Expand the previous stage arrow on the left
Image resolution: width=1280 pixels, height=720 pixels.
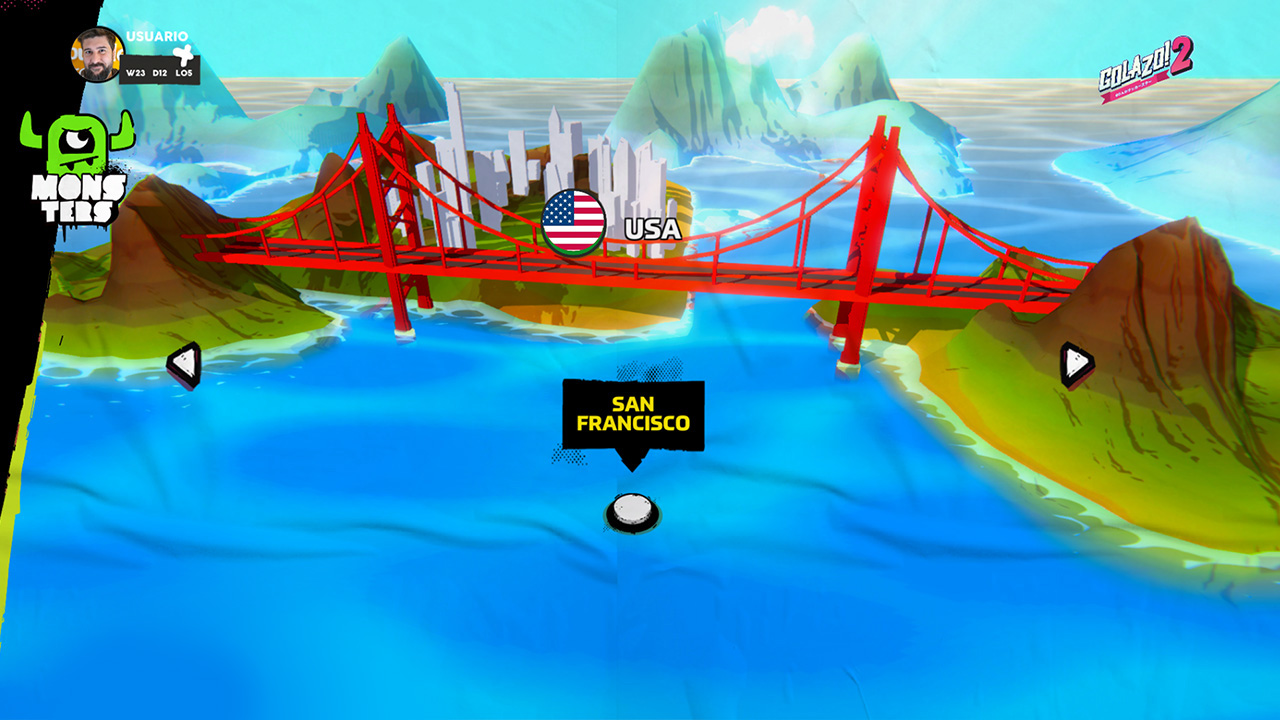[x=183, y=362]
